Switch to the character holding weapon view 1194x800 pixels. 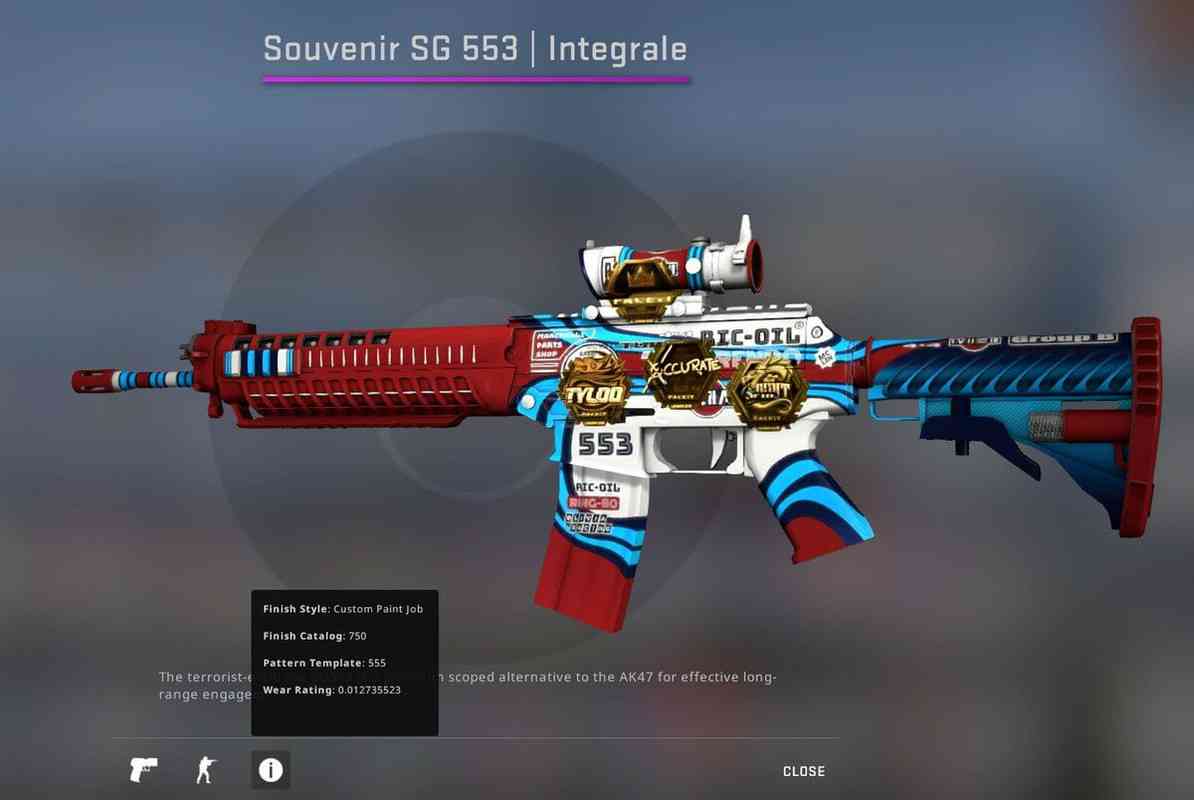coord(204,770)
